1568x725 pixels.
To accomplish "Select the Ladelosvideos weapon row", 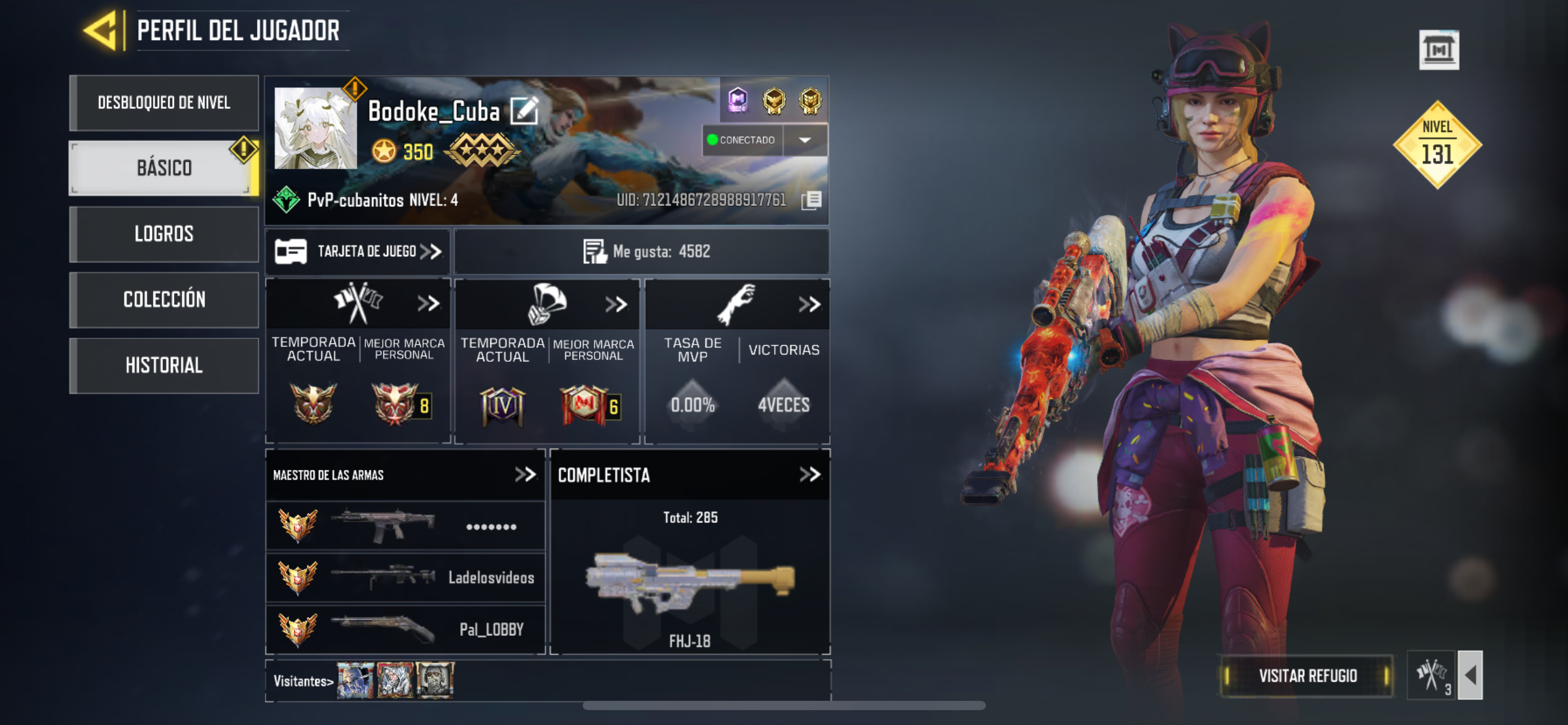I will [406, 578].
